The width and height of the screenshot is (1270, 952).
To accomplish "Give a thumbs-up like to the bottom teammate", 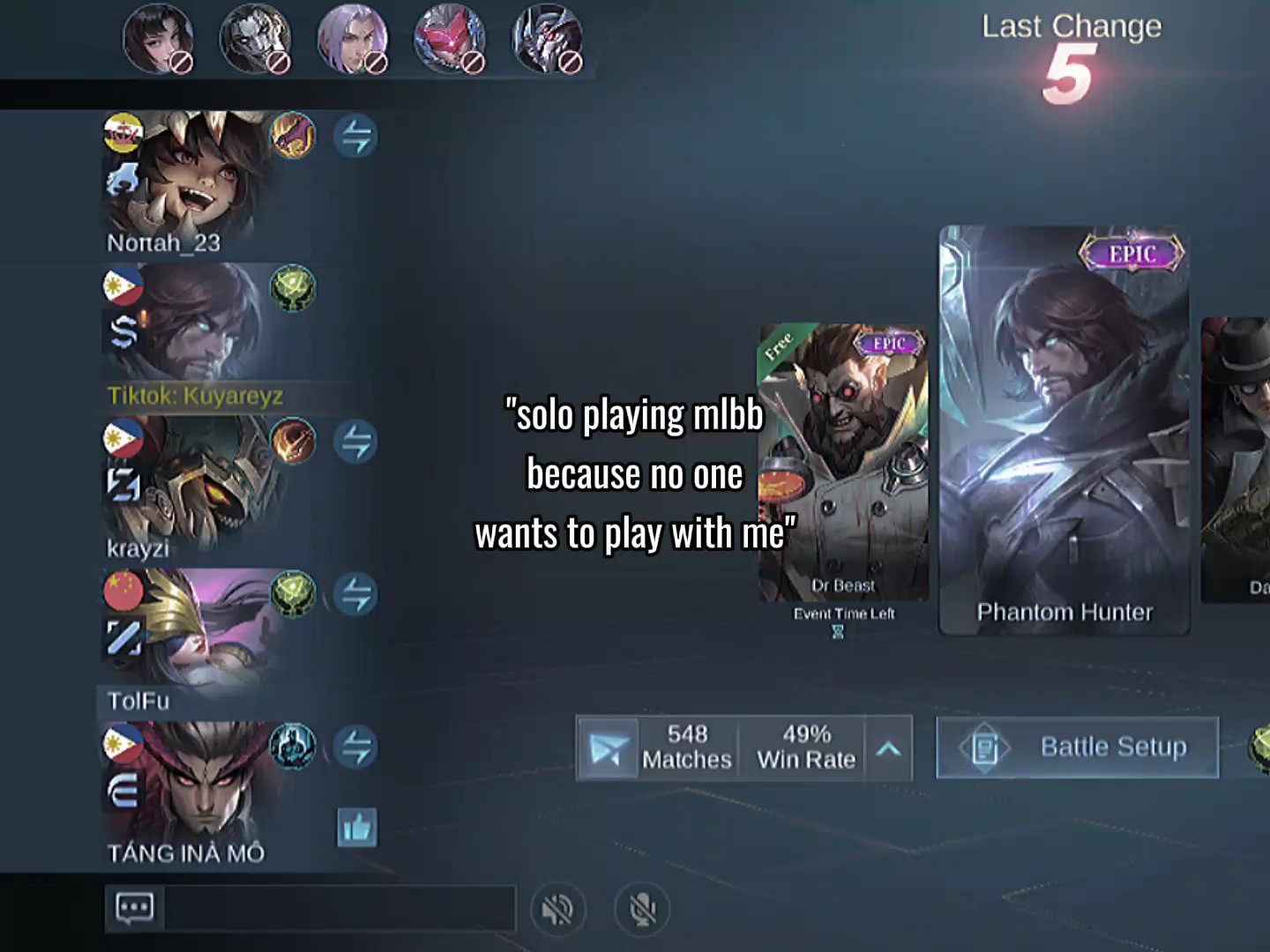I will click(357, 828).
